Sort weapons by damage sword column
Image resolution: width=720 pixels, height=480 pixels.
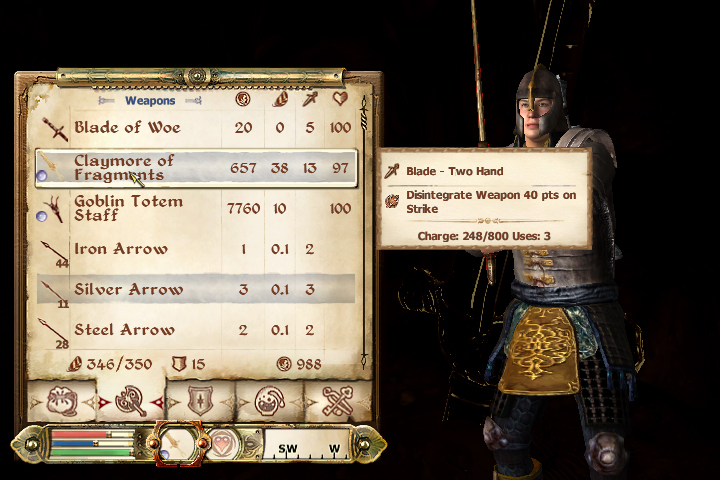click(311, 100)
